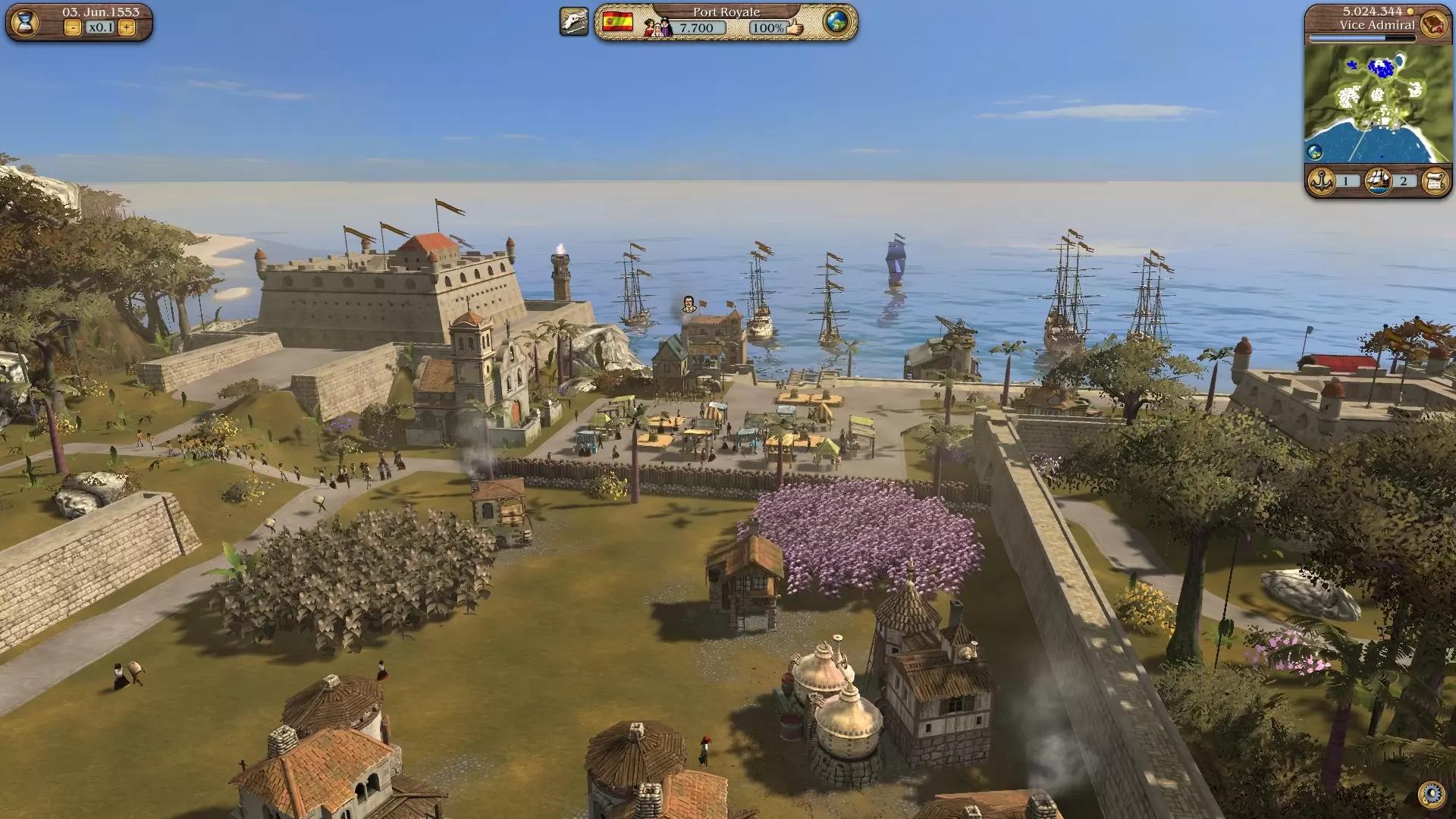The height and width of the screenshot is (819, 1456).
Task: Show Port Royale population details
Action: [658, 28]
